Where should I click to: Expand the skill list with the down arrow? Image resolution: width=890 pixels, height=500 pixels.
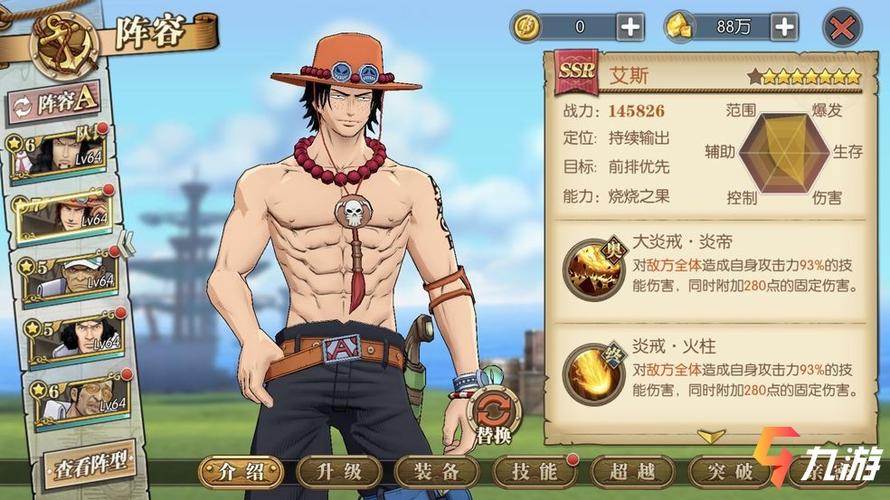click(711, 437)
